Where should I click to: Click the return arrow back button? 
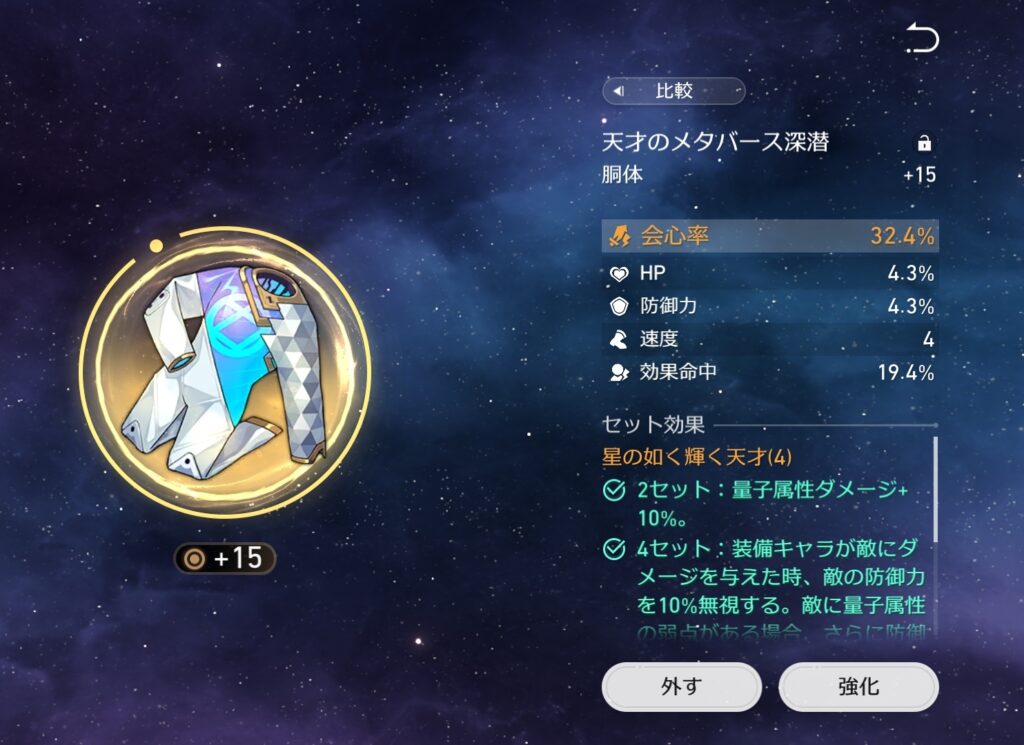tap(922, 39)
